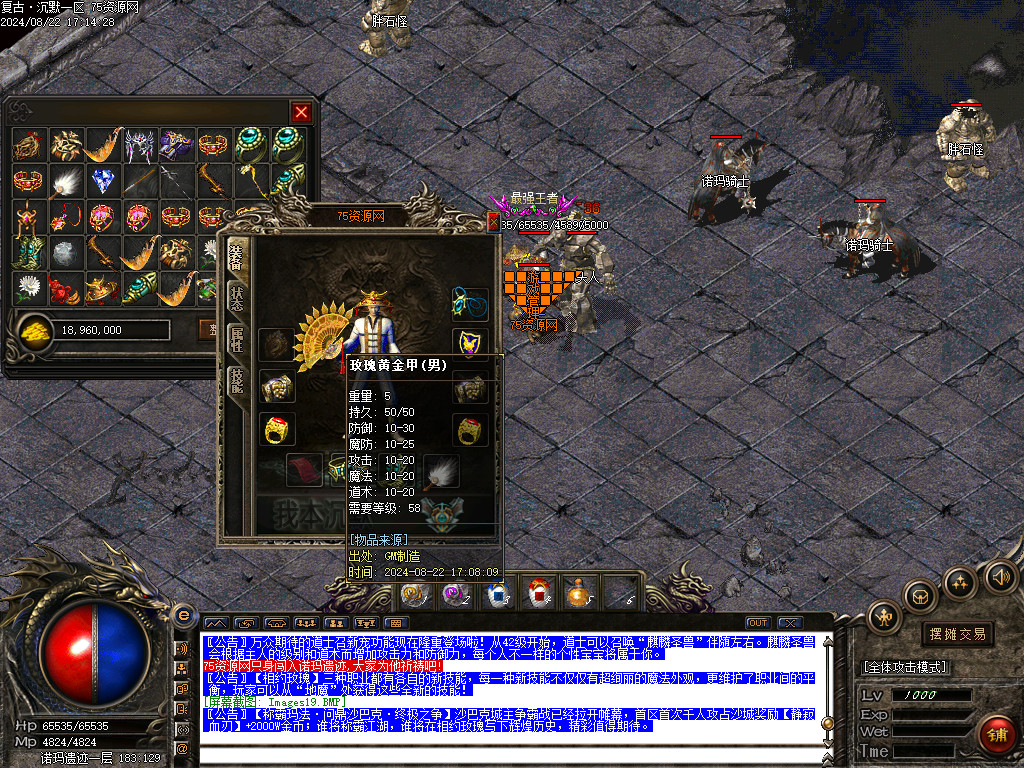Toggle the 全体攻击模式 attack mode label
Image resolution: width=1024 pixels, height=768 pixels.
[x=905, y=667]
